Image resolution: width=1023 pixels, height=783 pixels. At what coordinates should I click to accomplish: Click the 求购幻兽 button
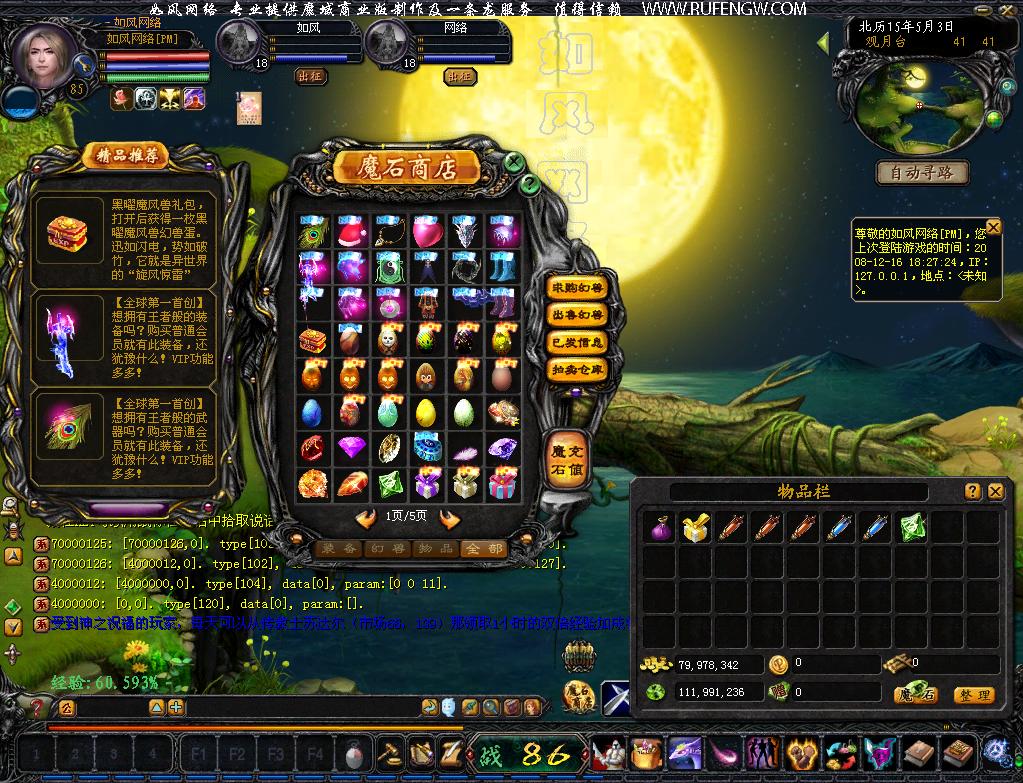(578, 288)
